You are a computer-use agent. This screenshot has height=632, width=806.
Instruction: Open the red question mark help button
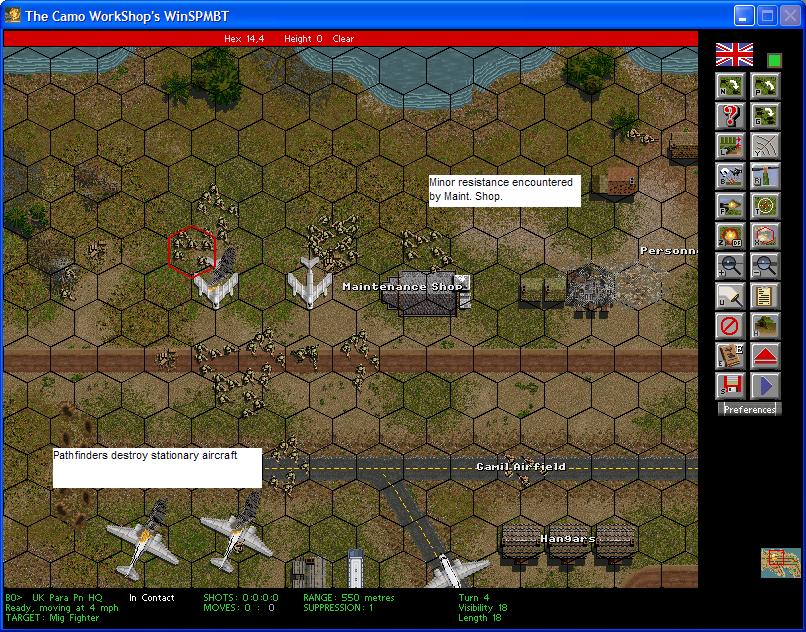[730, 116]
